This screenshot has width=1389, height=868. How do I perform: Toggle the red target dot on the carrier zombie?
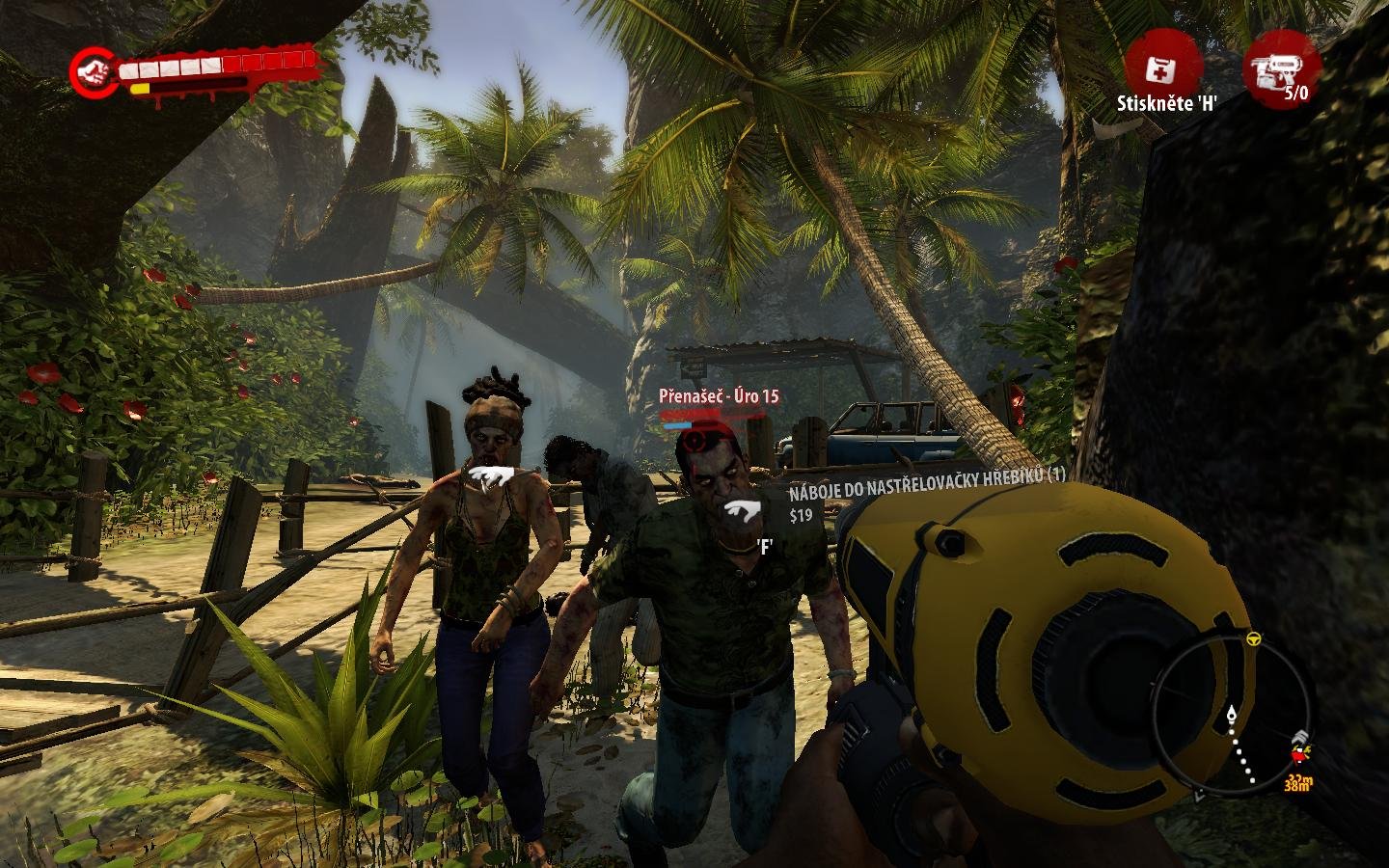(x=694, y=442)
